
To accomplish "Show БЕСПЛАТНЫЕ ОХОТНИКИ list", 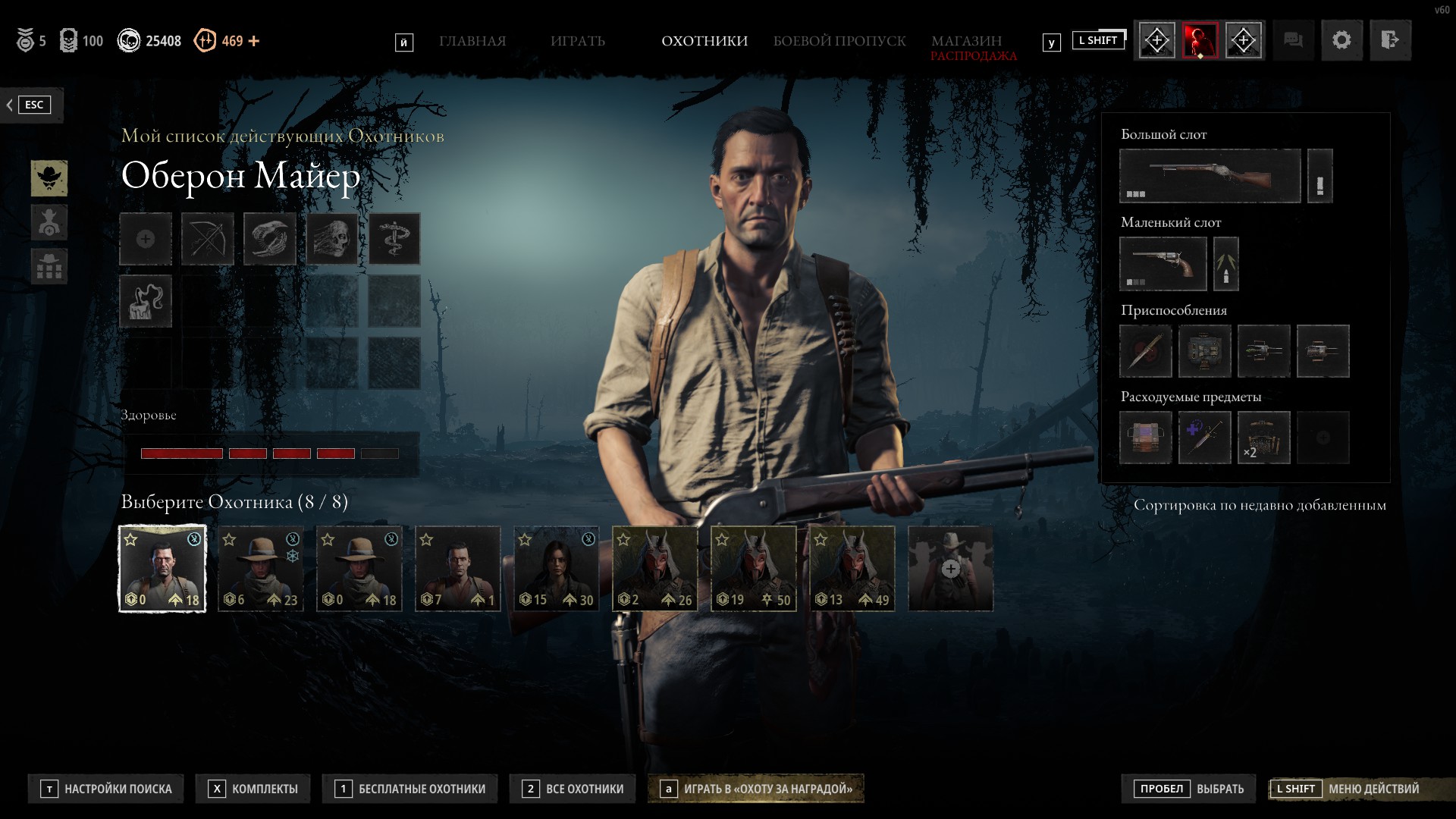I will [411, 789].
